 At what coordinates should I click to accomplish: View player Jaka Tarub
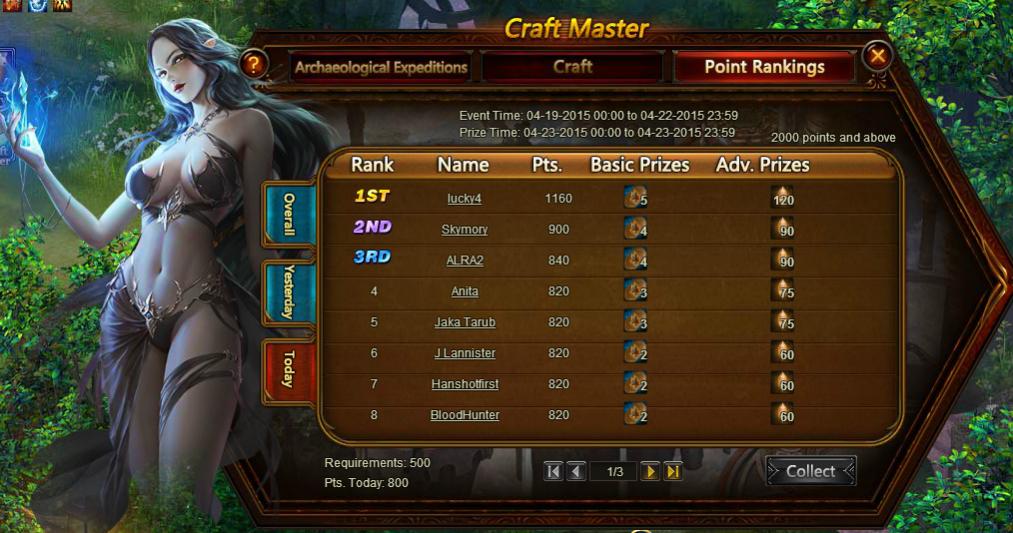(464, 322)
